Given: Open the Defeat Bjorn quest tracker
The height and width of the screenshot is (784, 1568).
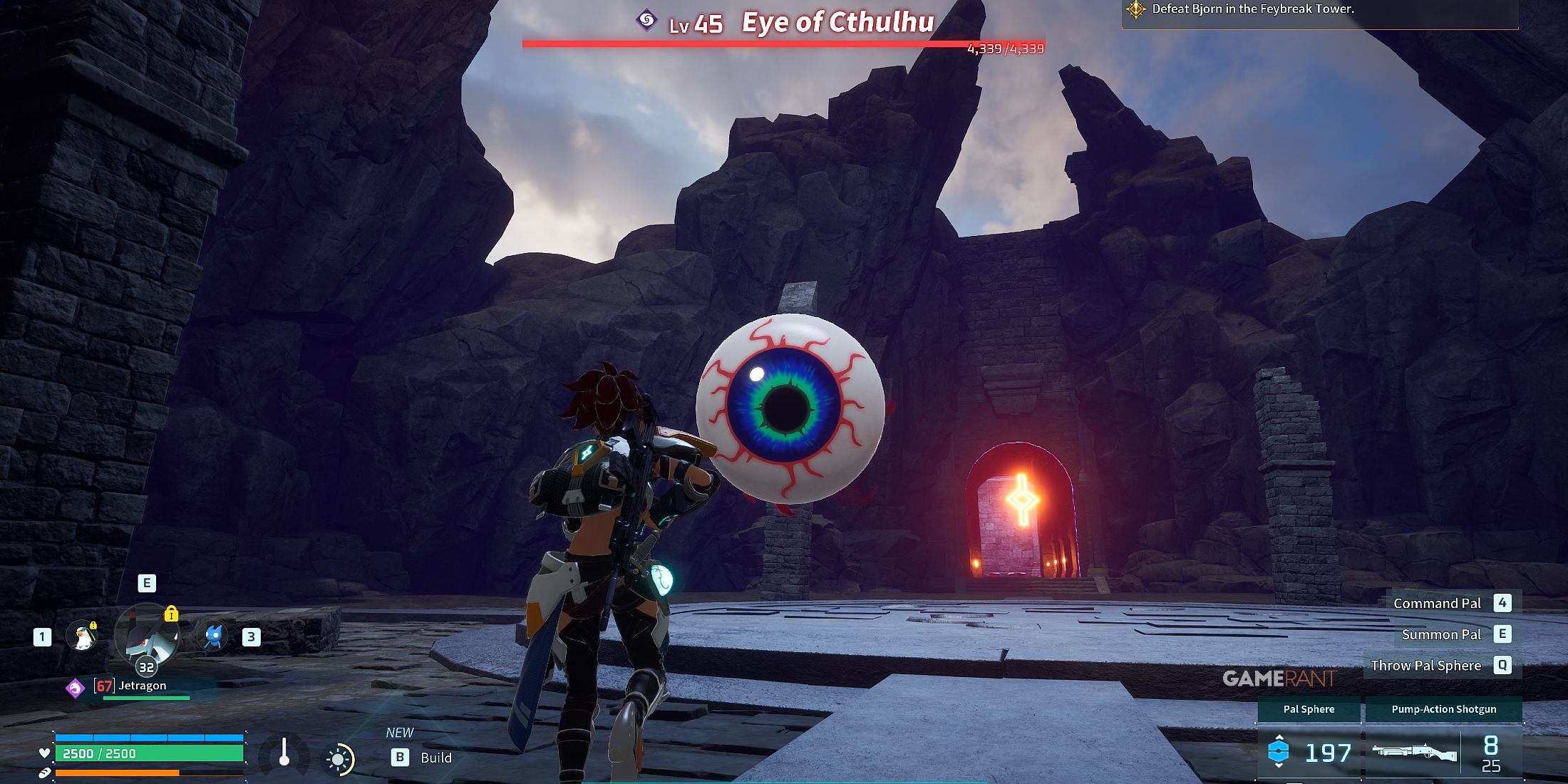Looking at the screenshot, I should click(1252, 9).
